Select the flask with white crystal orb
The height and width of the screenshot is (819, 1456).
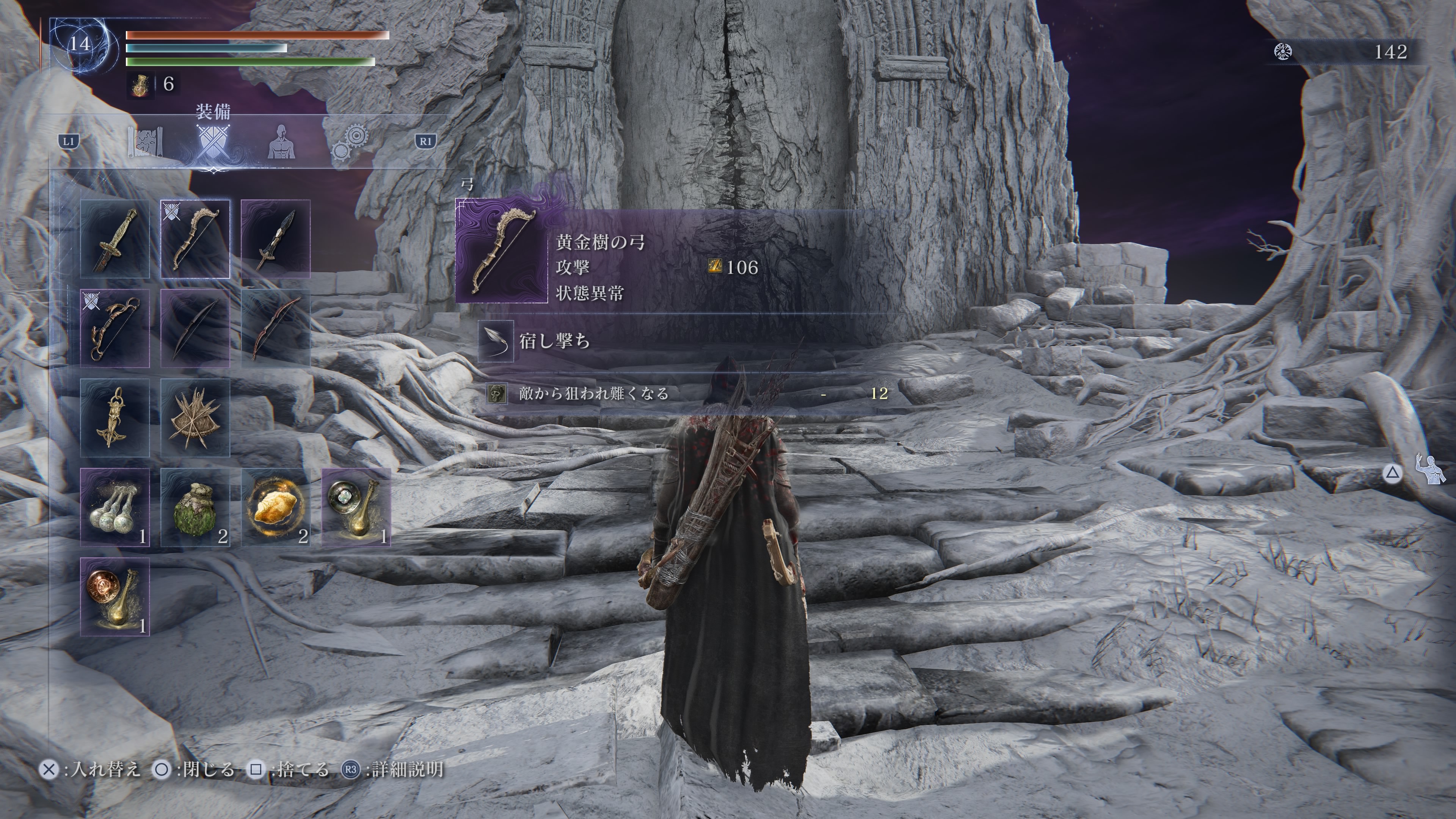[x=356, y=507]
